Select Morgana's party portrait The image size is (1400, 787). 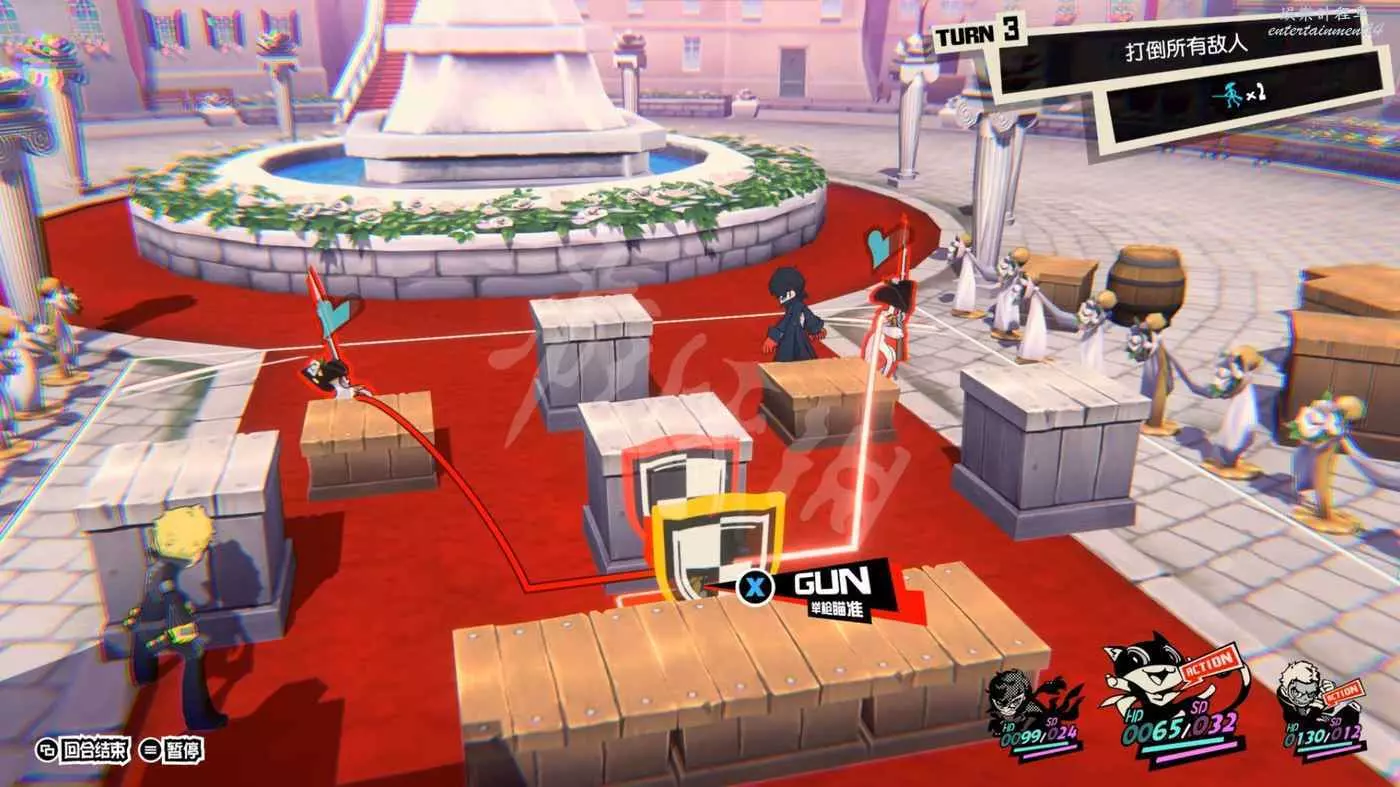pyautogui.click(x=1152, y=680)
